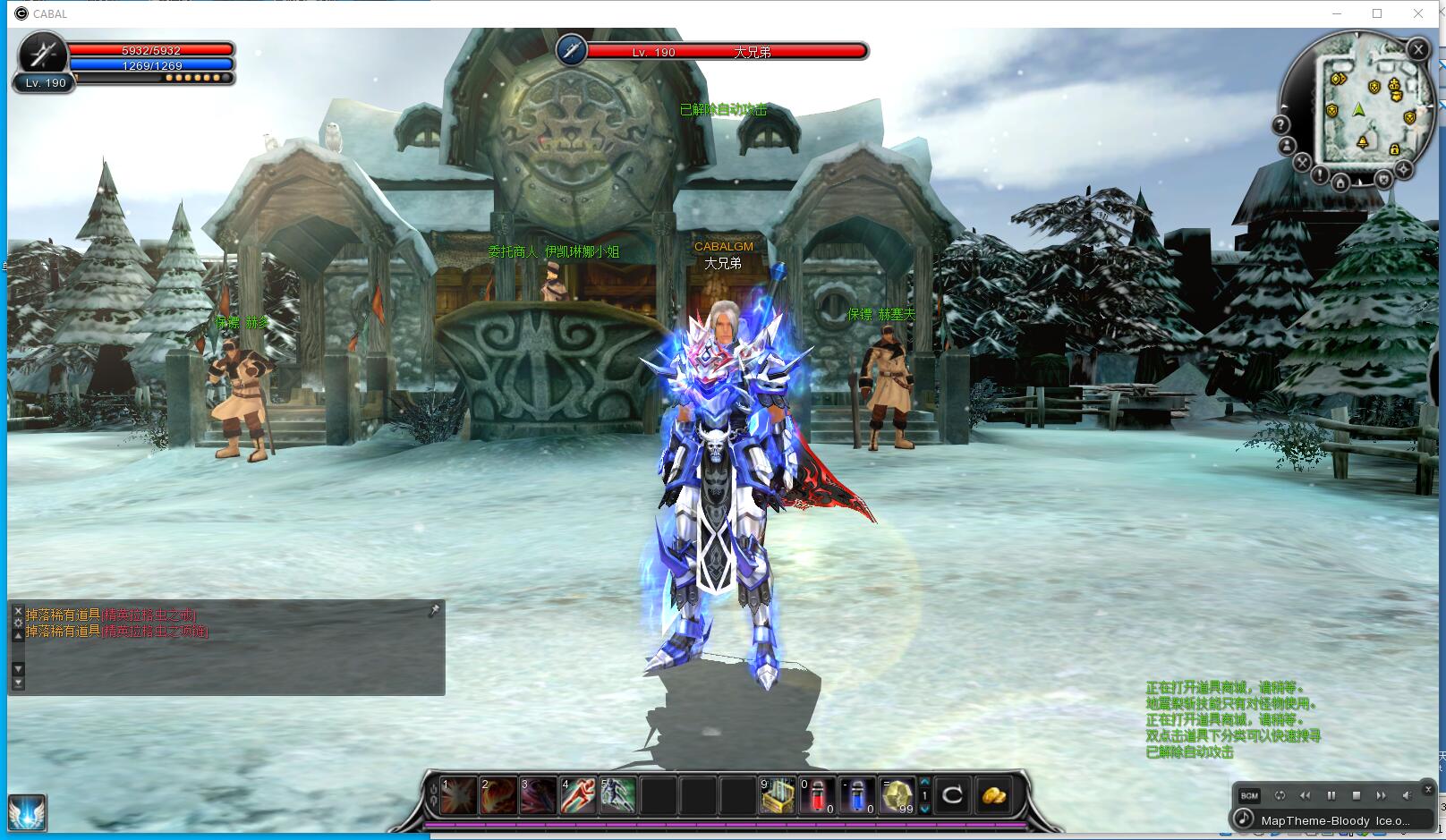Stop the BGM playback

pyautogui.click(x=1357, y=795)
